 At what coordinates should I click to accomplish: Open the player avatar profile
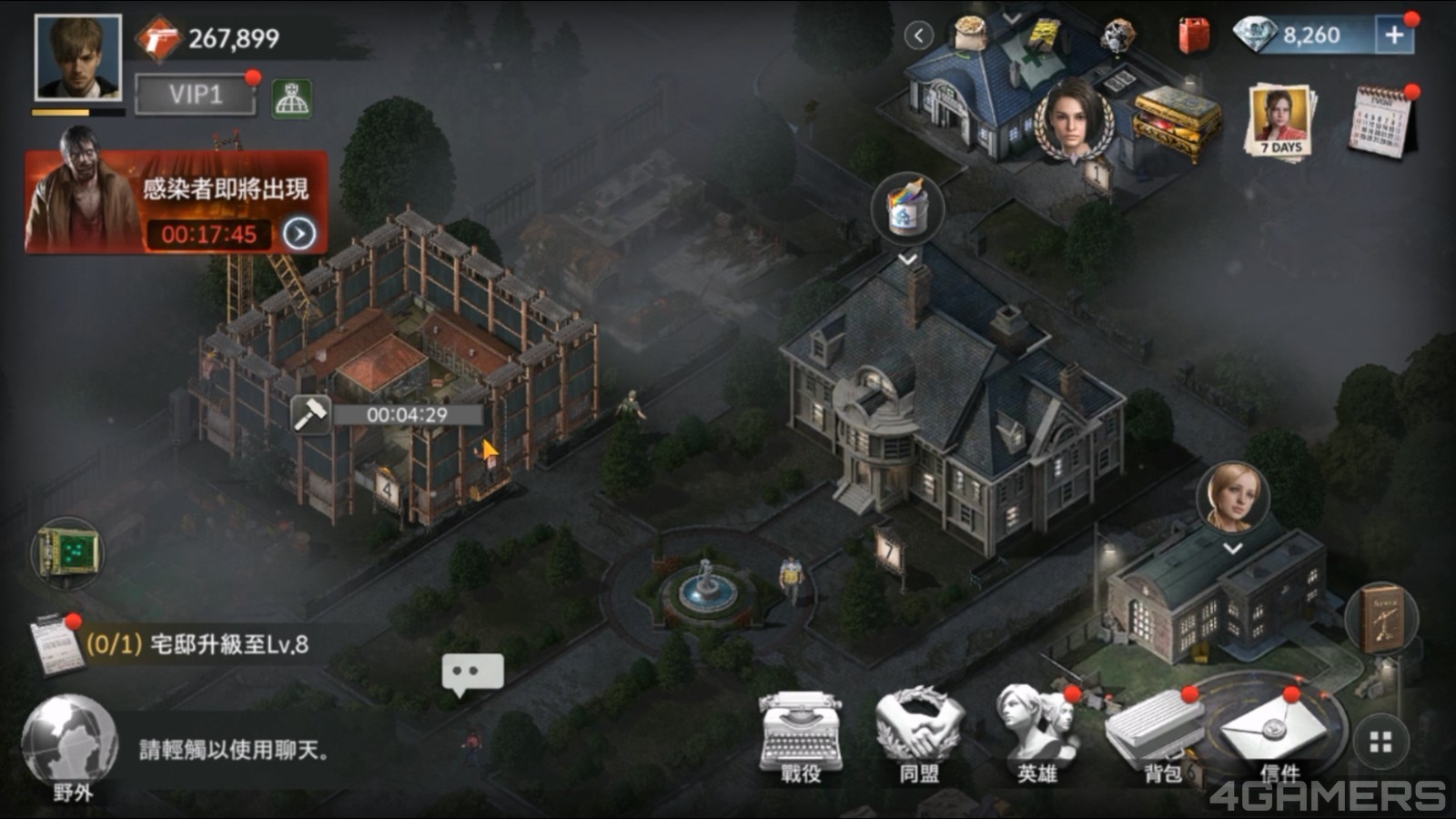77,57
